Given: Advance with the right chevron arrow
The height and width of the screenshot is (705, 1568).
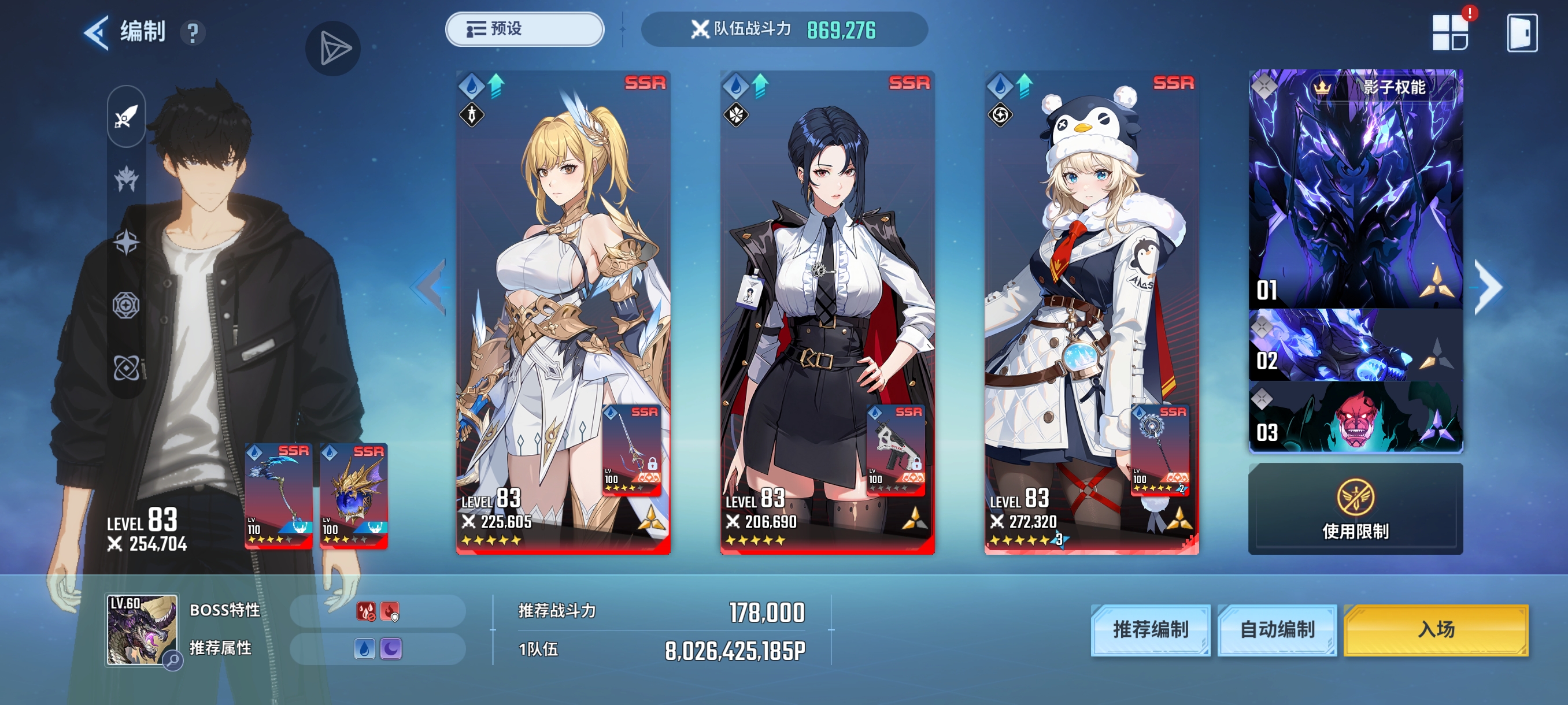Looking at the screenshot, I should pos(1489,287).
